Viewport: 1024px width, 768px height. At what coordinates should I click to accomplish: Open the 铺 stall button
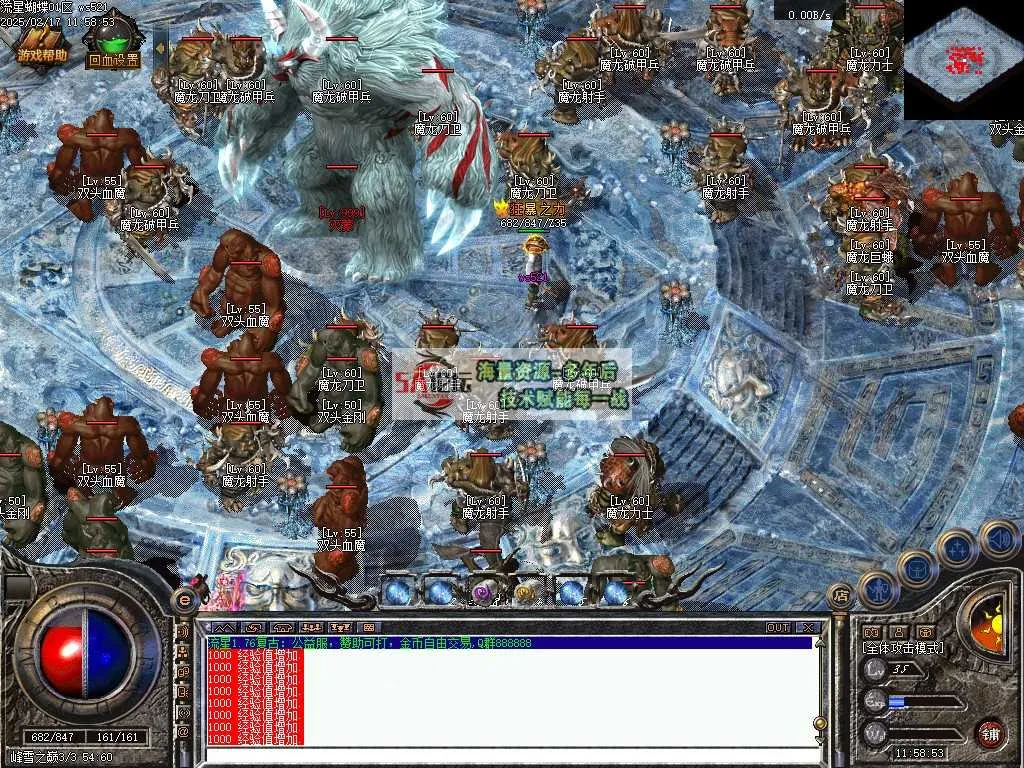[990, 733]
